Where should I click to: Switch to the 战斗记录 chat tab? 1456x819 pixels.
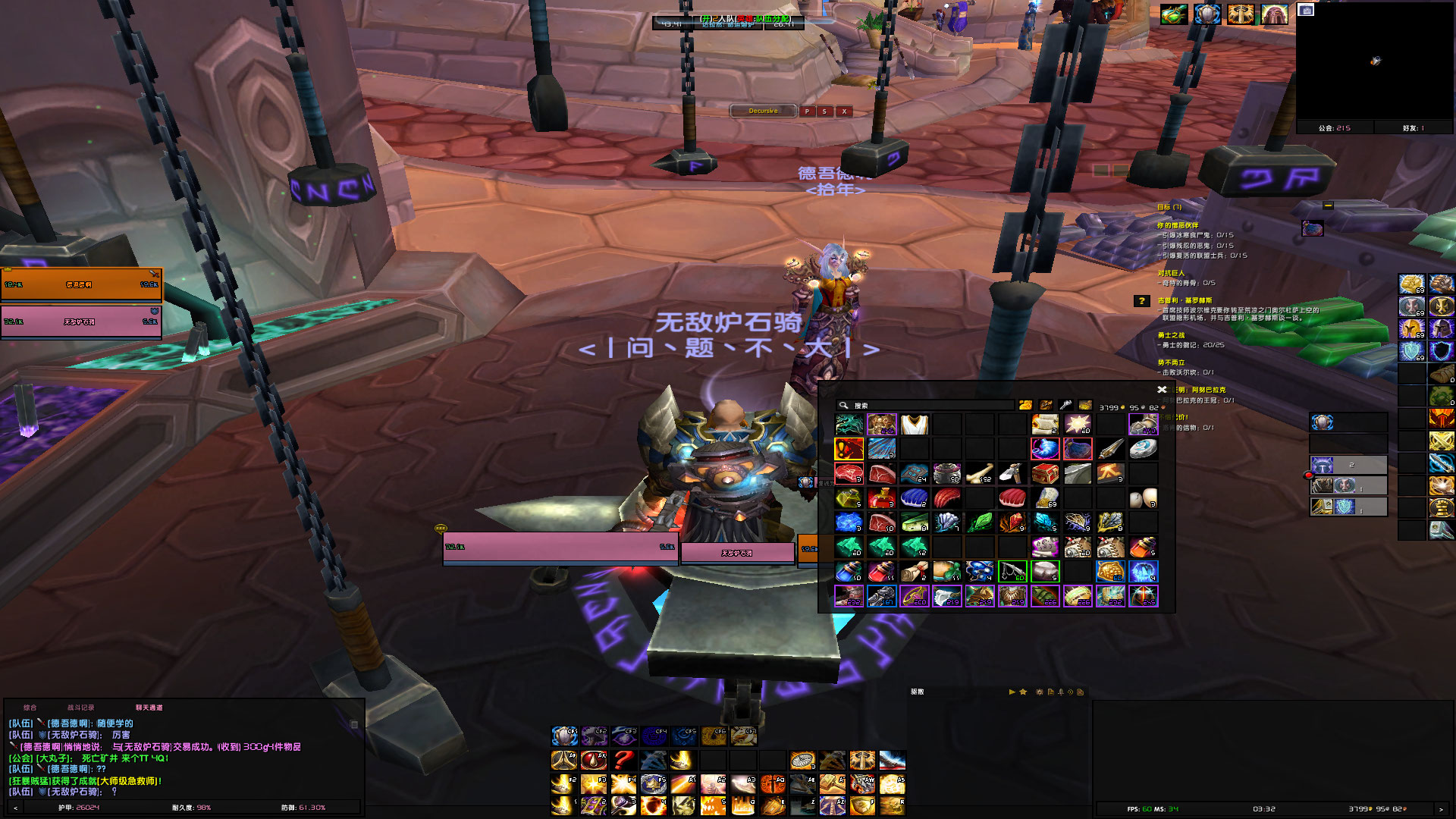[81, 708]
